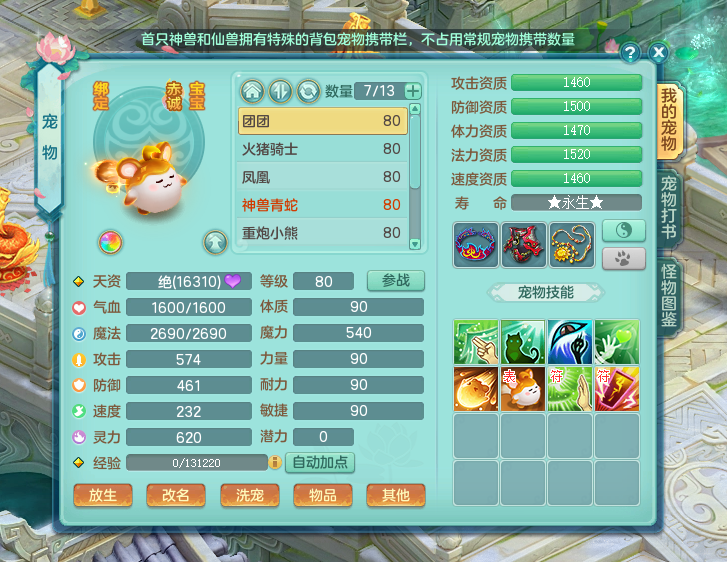Rename the pet with 改名
Screen dimensions: 727x562
point(176,495)
